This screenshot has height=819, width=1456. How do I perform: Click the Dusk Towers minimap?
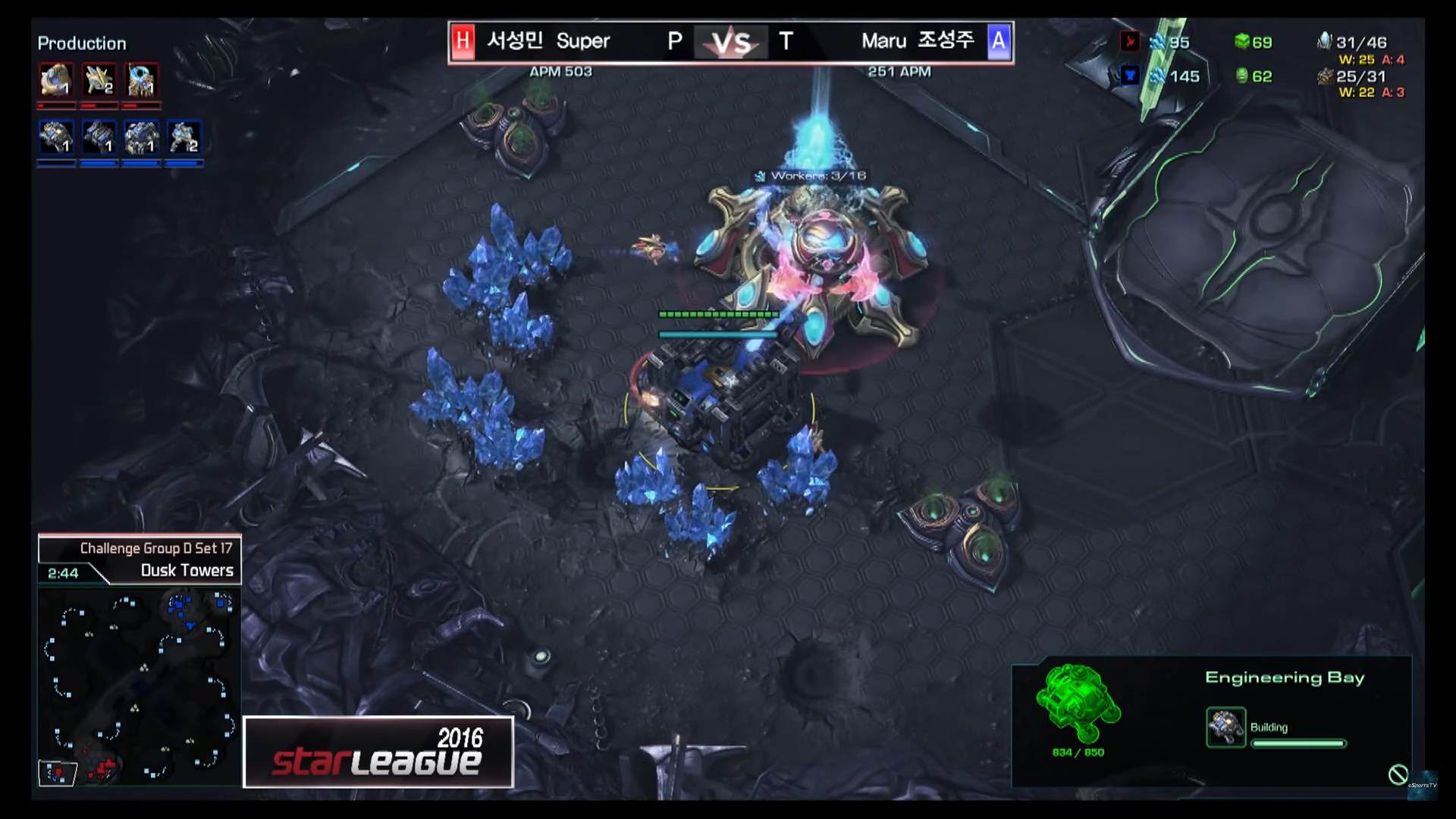pyautogui.click(x=139, y=687)
